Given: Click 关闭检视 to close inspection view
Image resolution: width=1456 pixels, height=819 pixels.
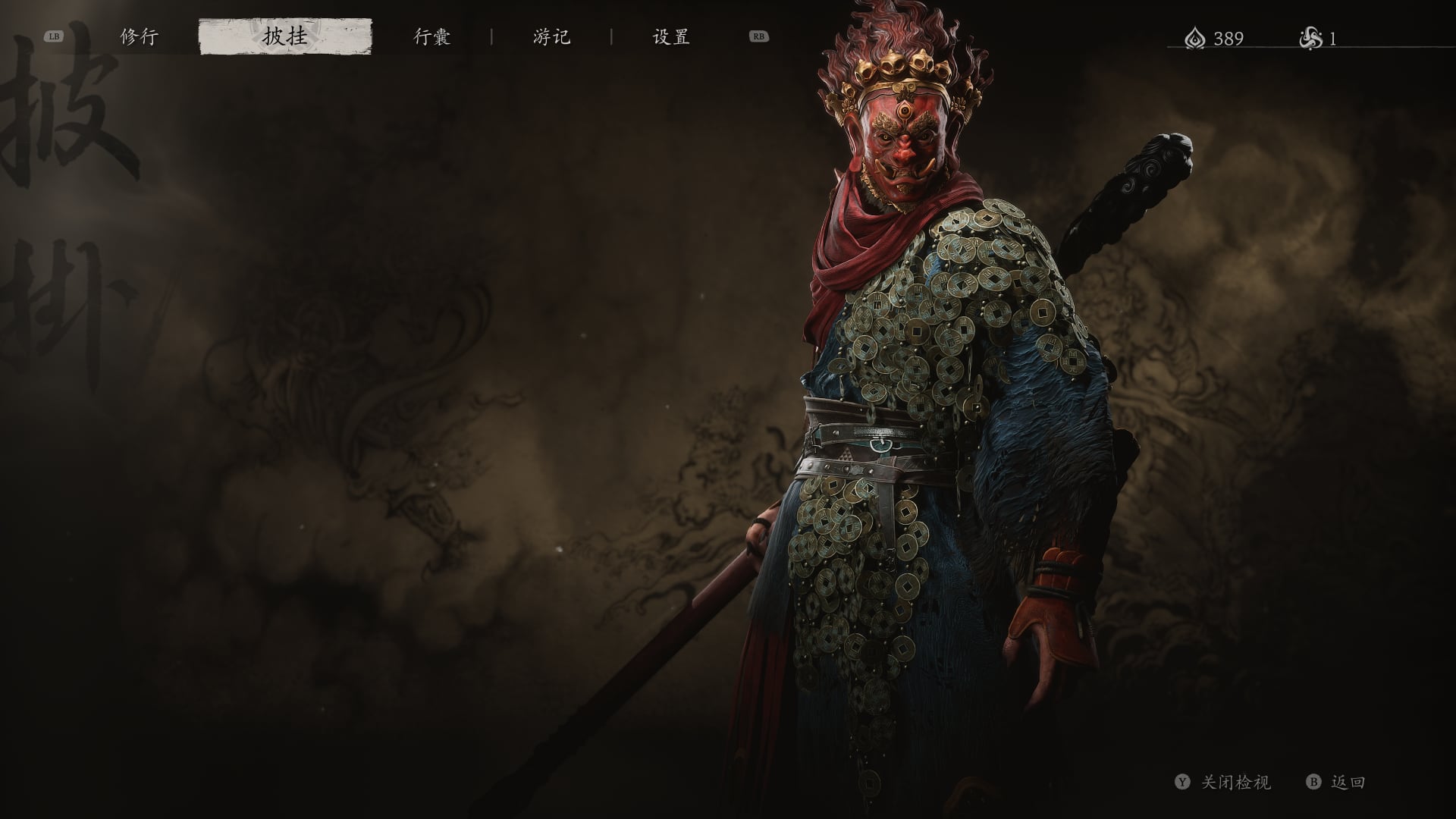Looking at the screenshot, I should [1235, 782].
